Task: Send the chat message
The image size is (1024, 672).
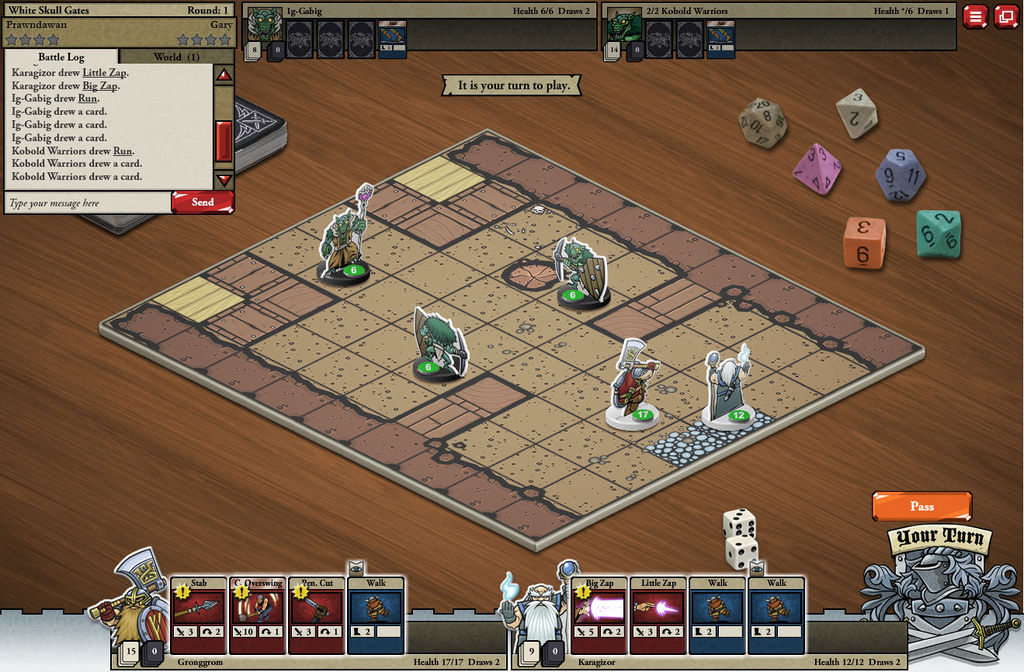Action: [202, 202]
